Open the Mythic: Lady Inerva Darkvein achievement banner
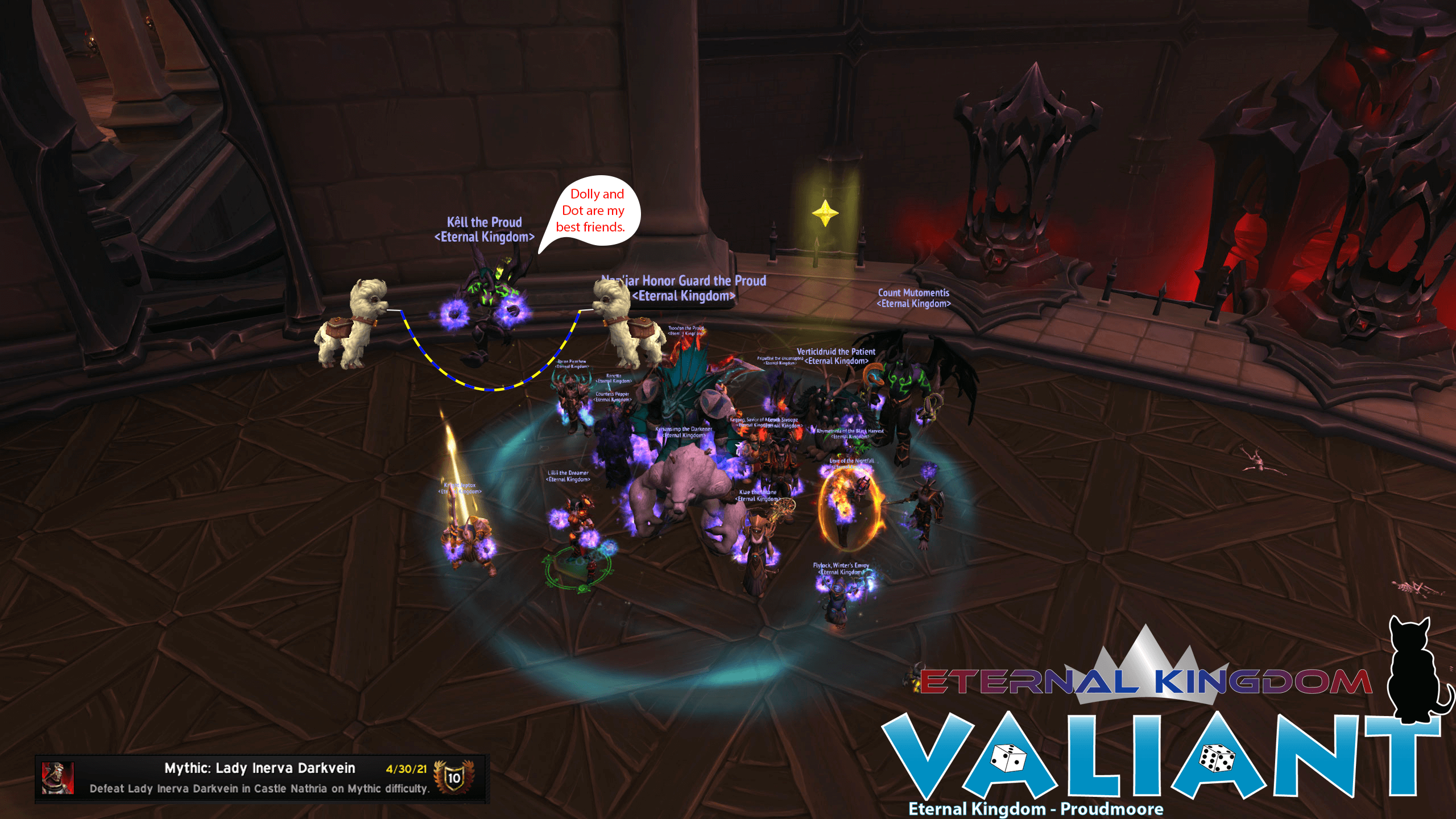 261,777
